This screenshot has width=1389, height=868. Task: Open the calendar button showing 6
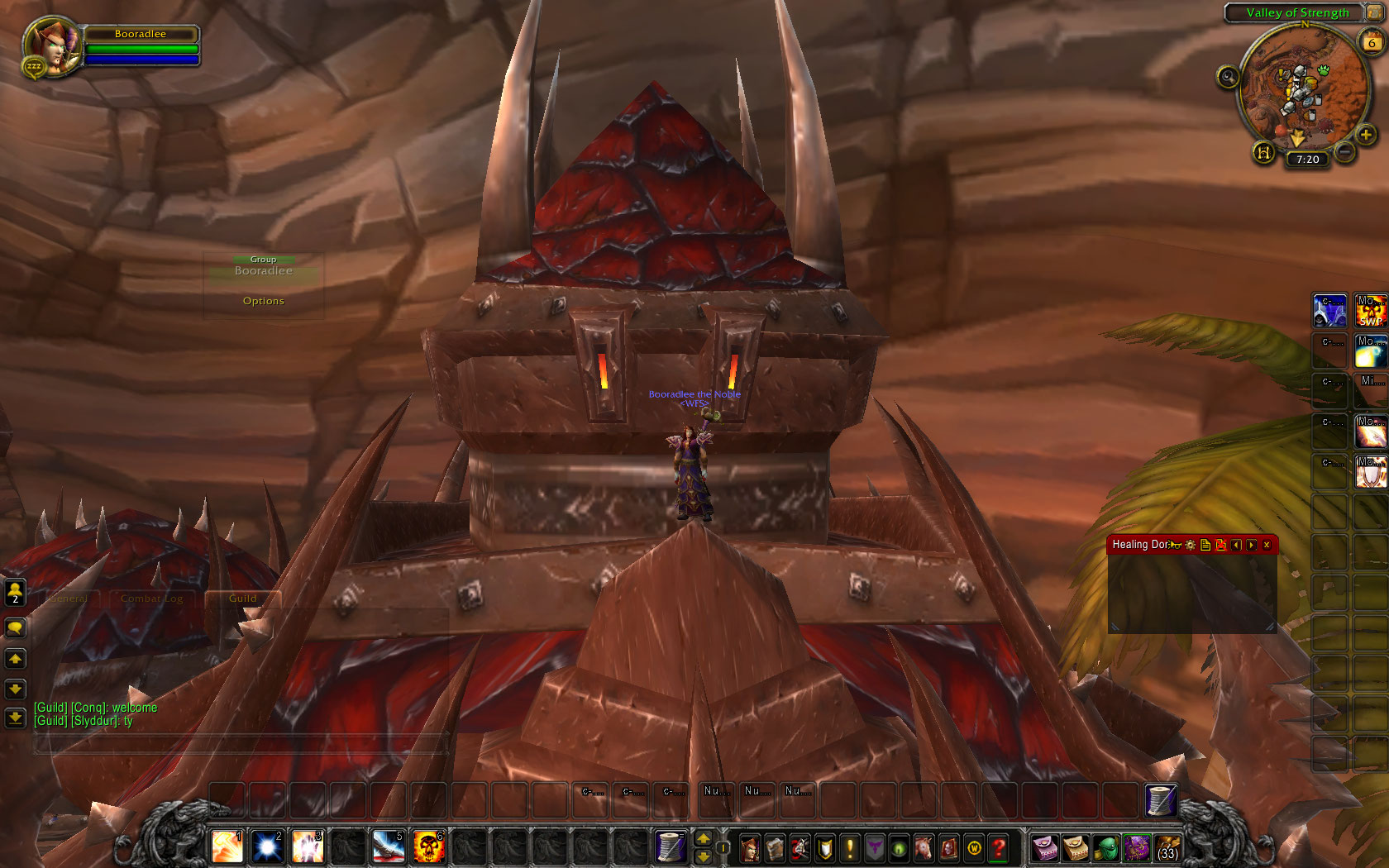[1372, 43]
